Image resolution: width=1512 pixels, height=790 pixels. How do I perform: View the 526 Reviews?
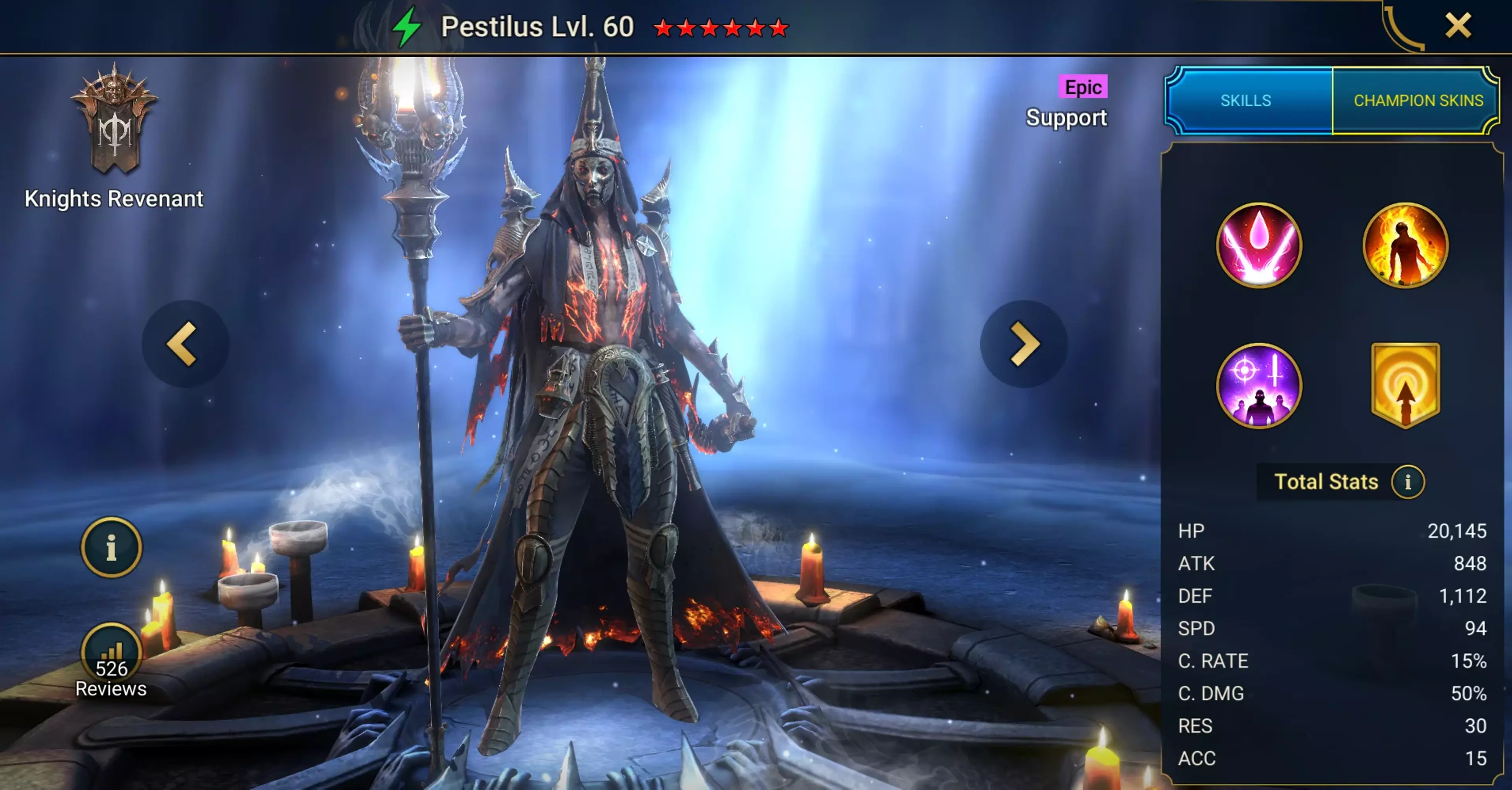pos(111,660)
